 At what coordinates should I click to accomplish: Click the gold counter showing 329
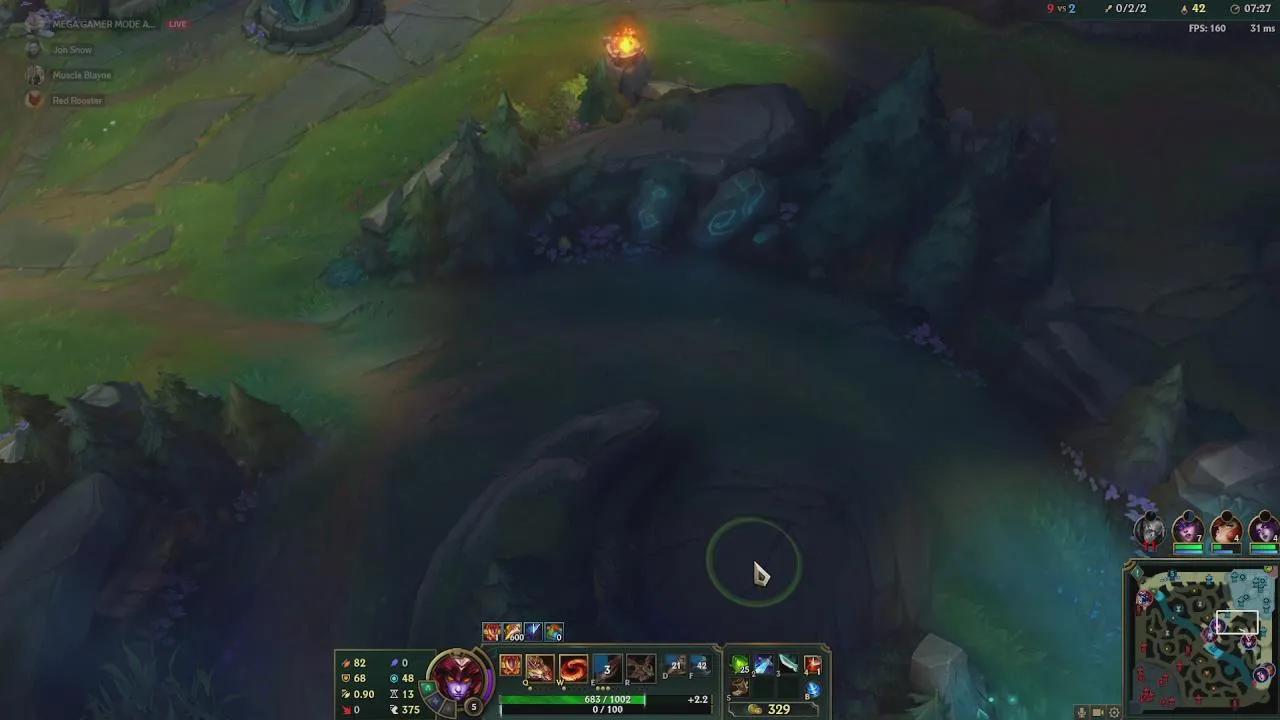(x=777, y=708)
